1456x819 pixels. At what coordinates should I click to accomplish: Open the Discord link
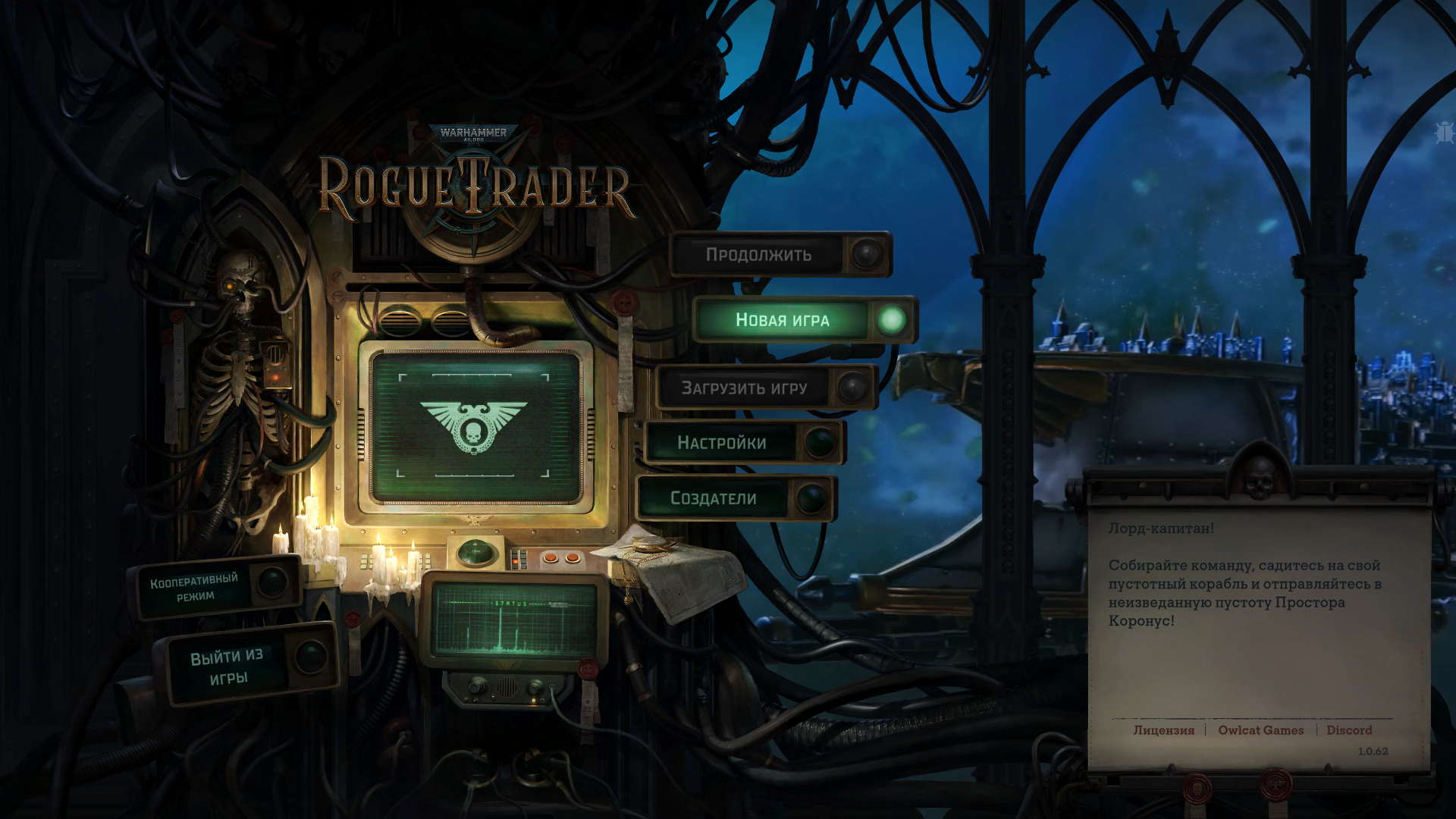pyautogui.click(x=1348, y=730)
